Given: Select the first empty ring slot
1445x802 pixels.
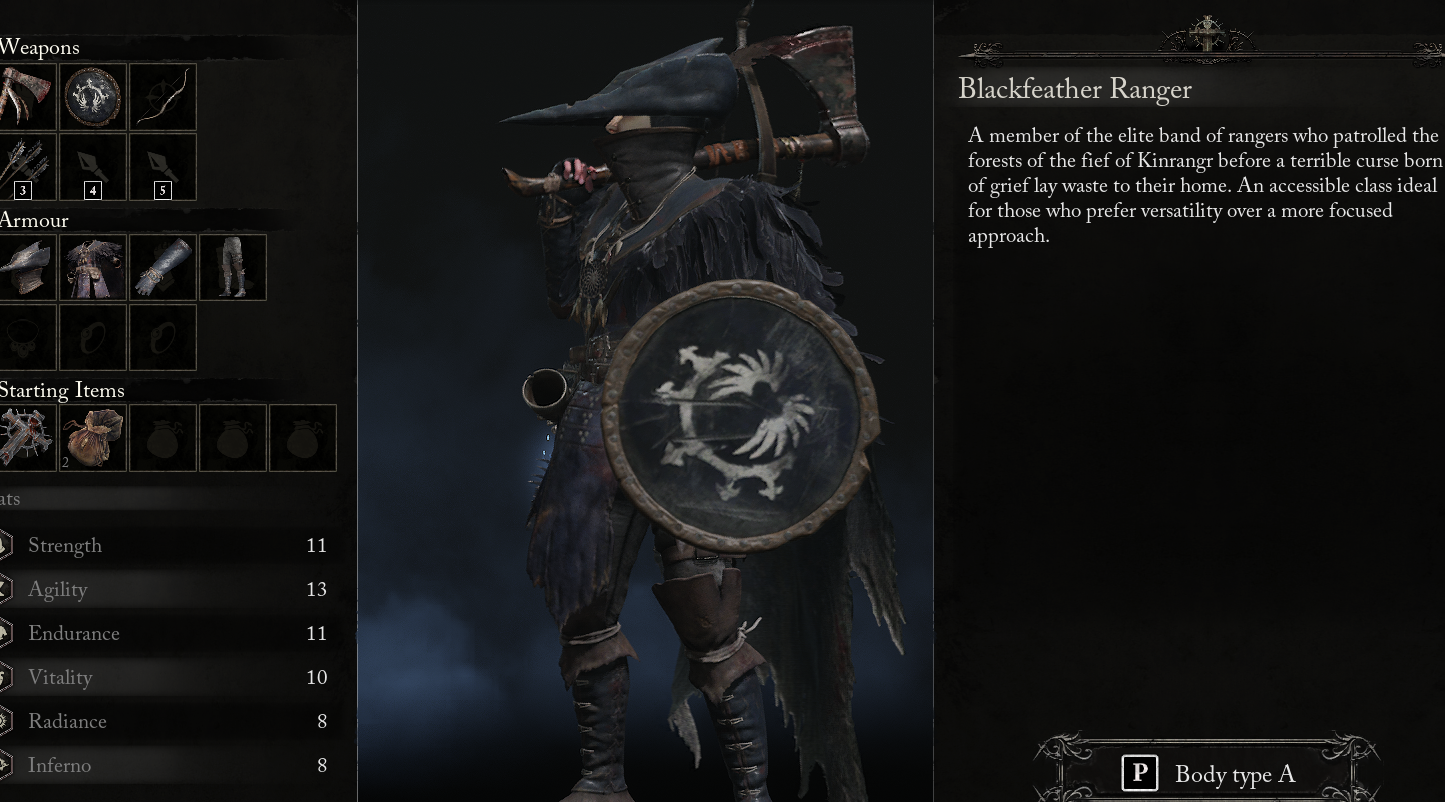Looking at the screenshot, I should point(93,337).
